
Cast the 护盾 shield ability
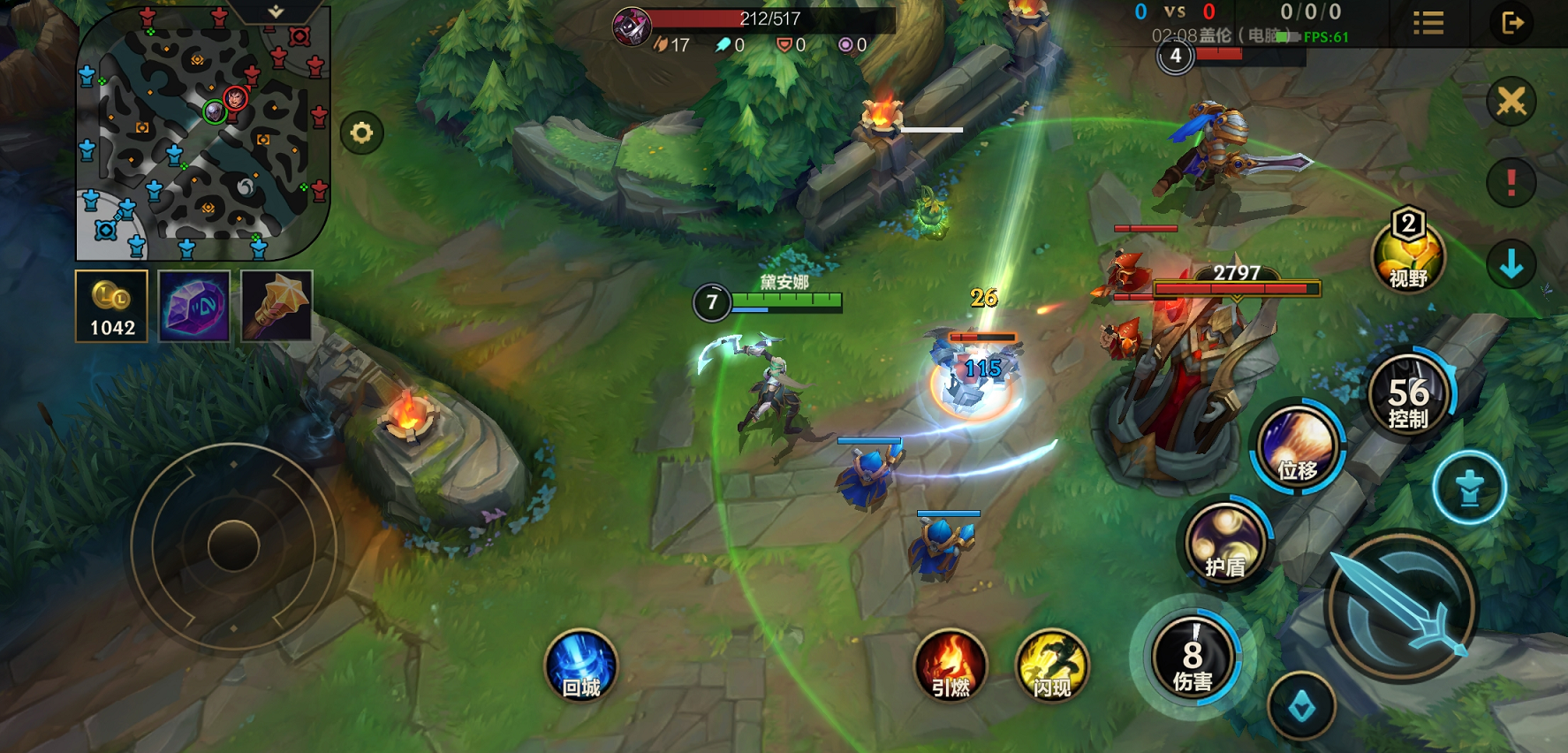point(1225,541)
